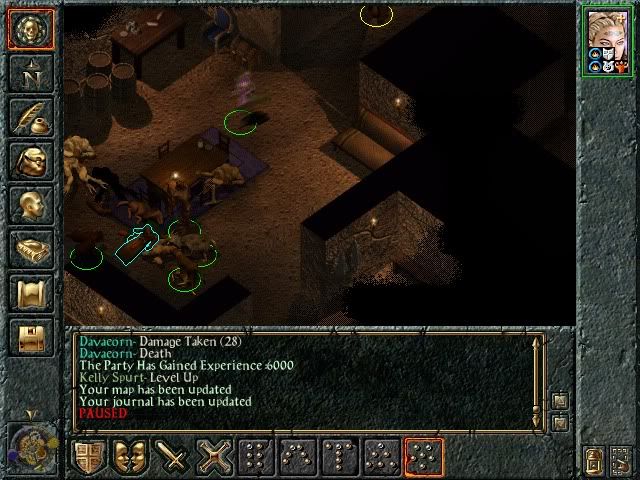This screenshot has height=480, width=640.
Task: Click the skull return-to-game button
Action: [30, 29]
